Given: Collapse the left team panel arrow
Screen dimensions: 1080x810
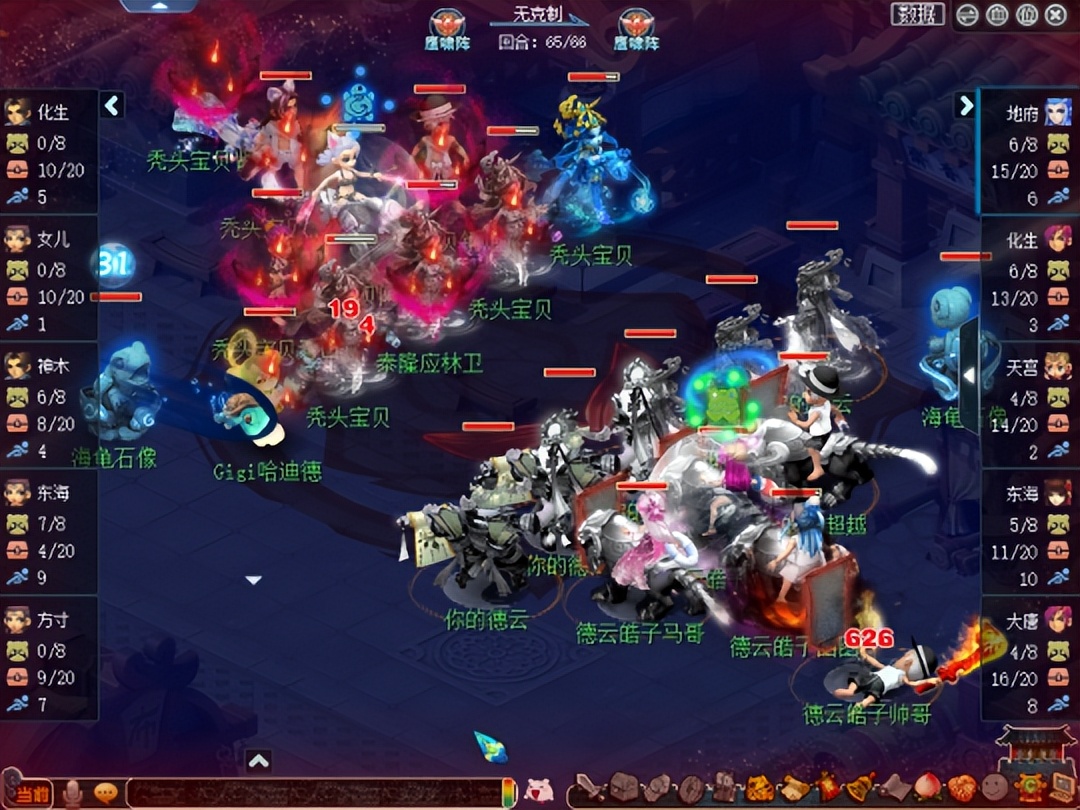Looking at the screenshot, I should (x=112, y=105).
